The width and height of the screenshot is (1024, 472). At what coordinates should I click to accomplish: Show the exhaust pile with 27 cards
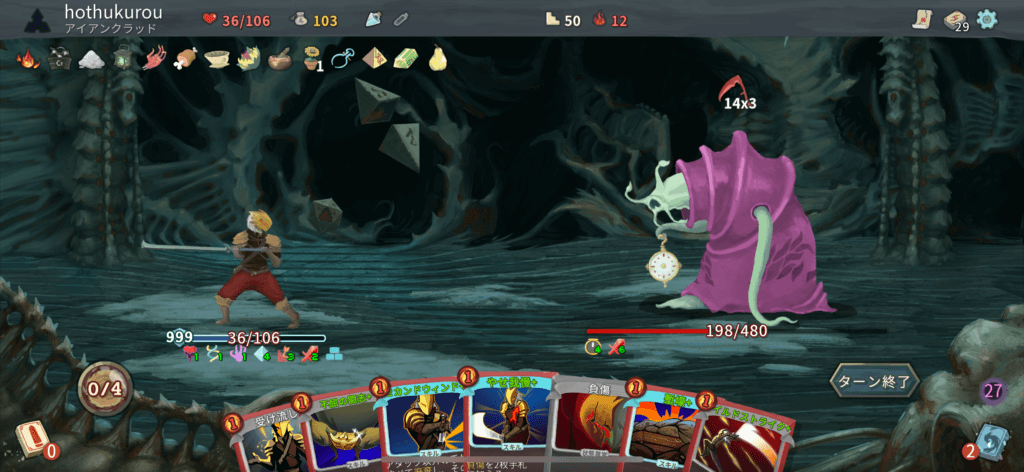(992, 391)
